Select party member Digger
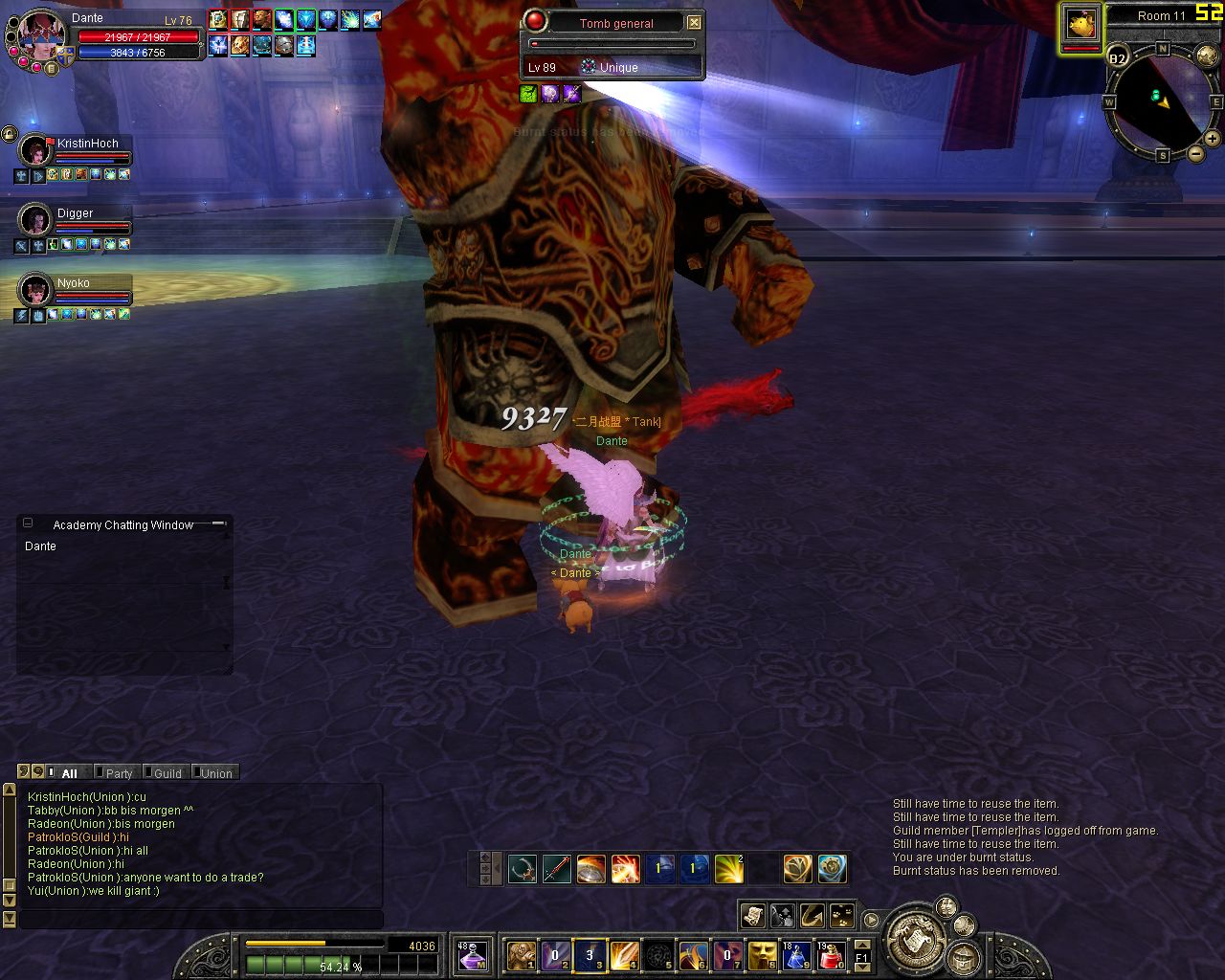This screenshot has height=980, width=1225. tap(75, 213)
